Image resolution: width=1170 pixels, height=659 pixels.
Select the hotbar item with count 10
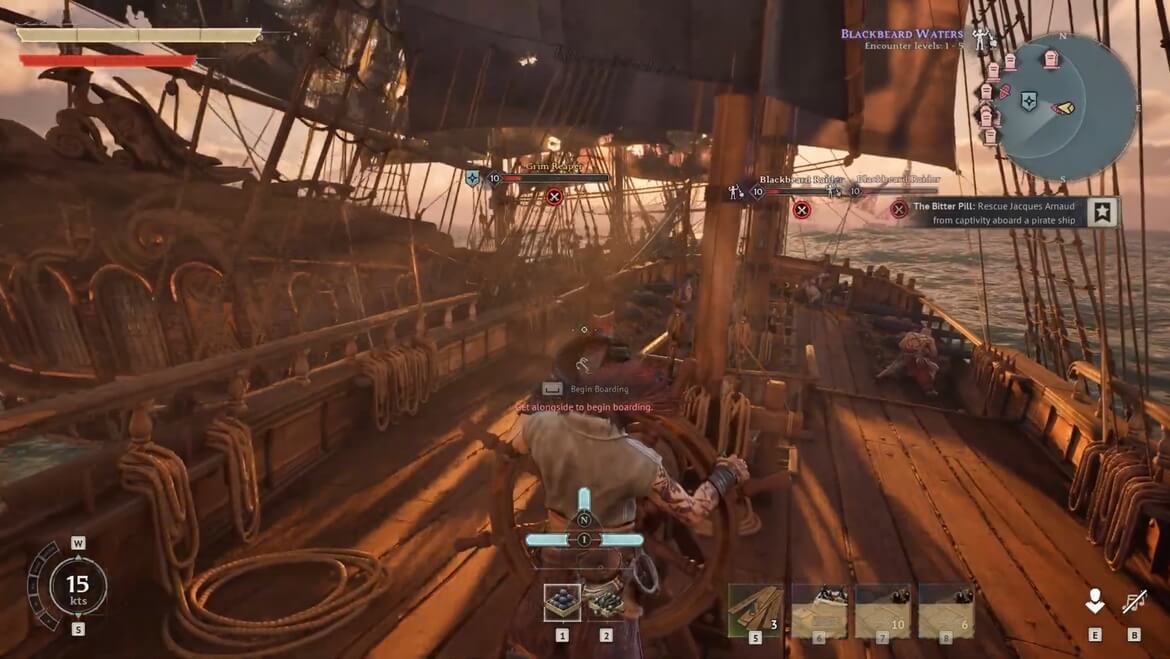click(x=883, y=610)
